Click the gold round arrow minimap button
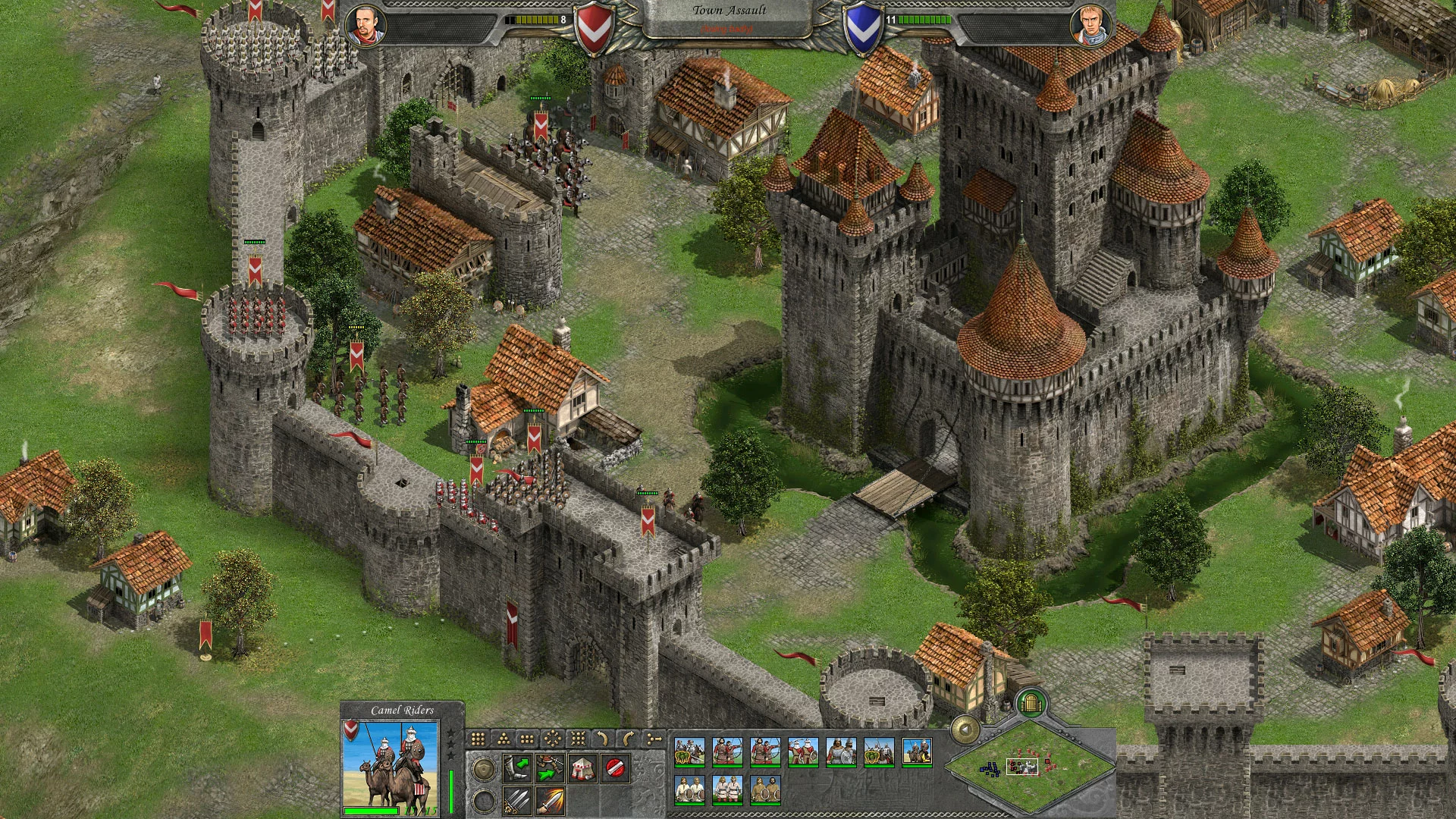 (965, 730)
